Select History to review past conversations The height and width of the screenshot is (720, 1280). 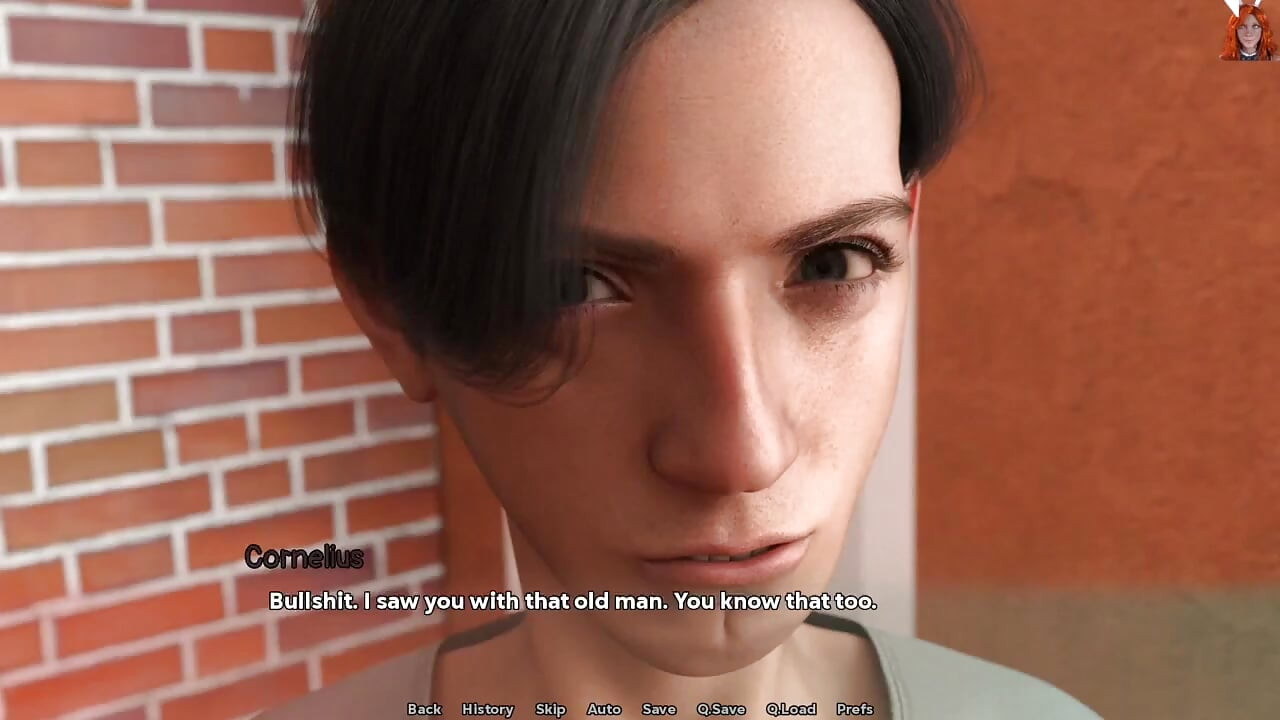(487, 709)
